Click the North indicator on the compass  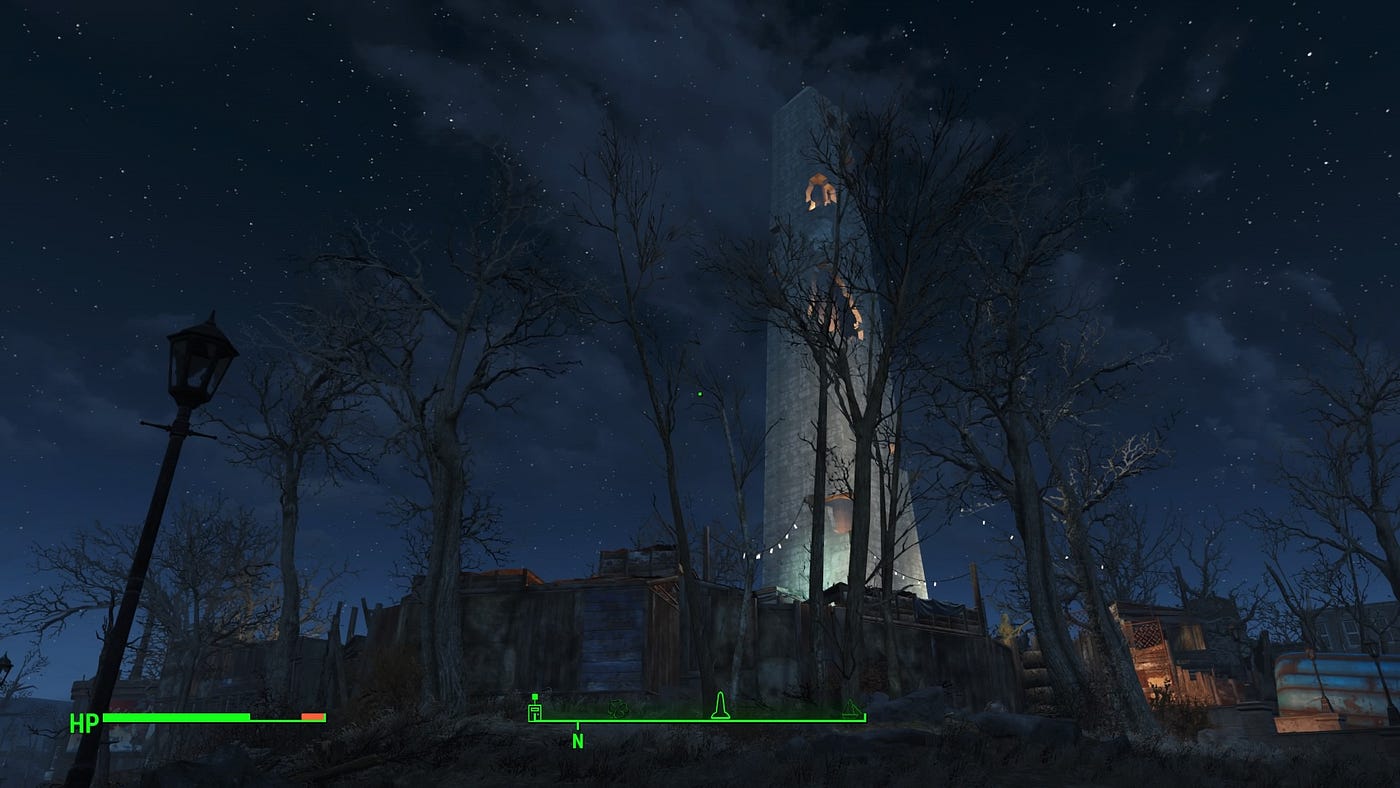click(x=577, y=741)
